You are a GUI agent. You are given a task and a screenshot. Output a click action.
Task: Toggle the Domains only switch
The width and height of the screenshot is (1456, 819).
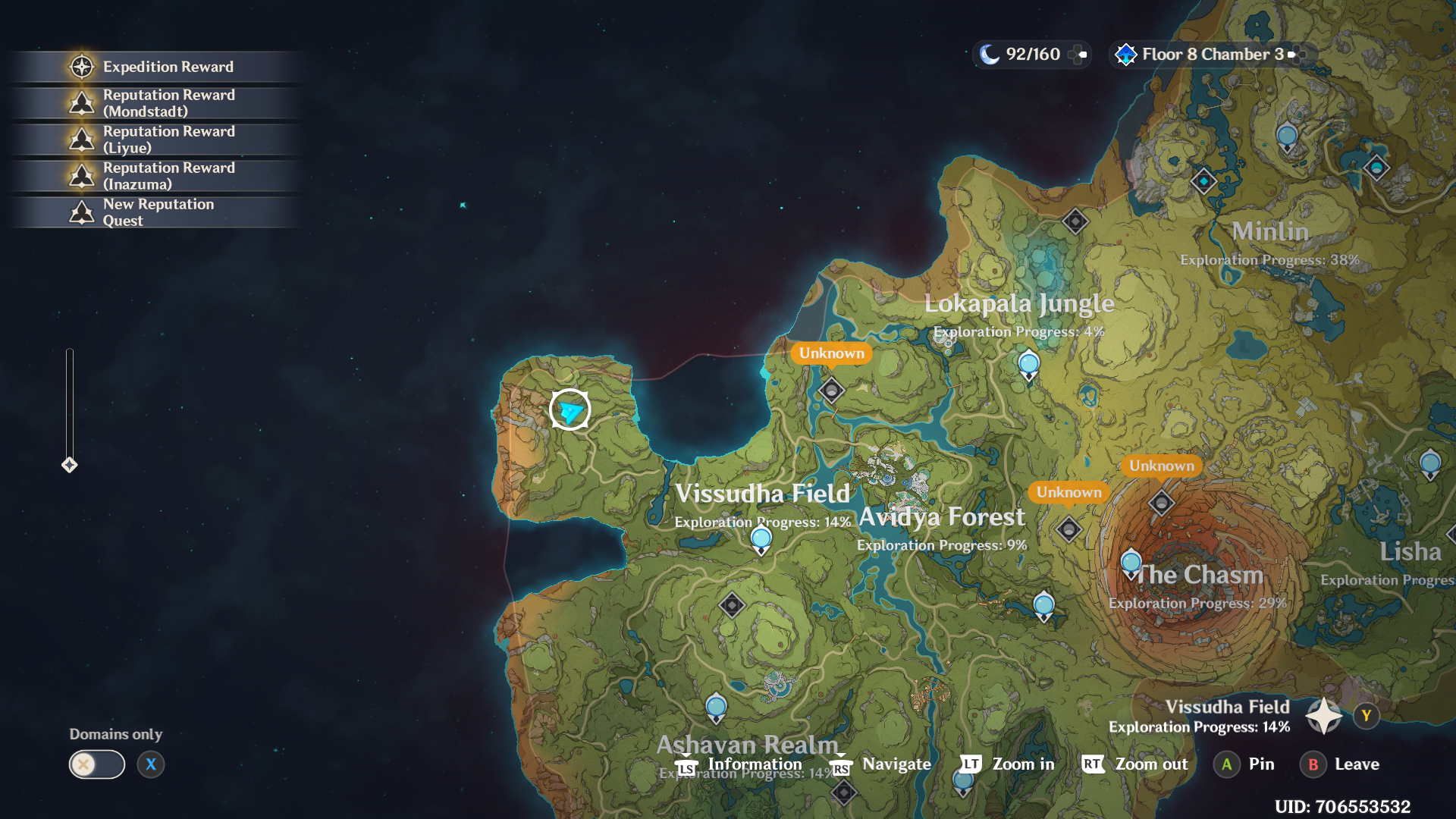96,764
